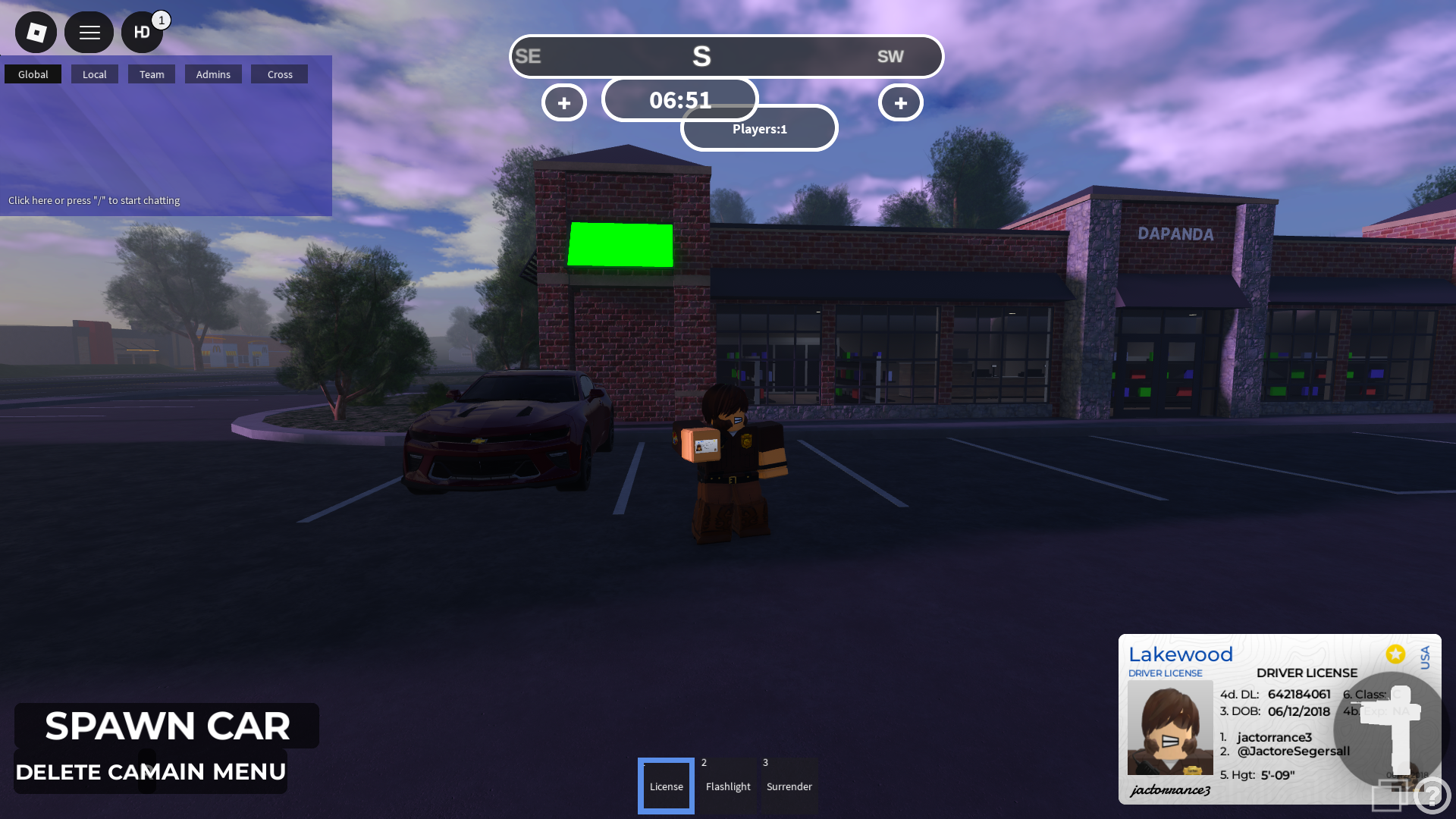
Task: Equip the License from hotbar slot 1
Action: [666, 786]
